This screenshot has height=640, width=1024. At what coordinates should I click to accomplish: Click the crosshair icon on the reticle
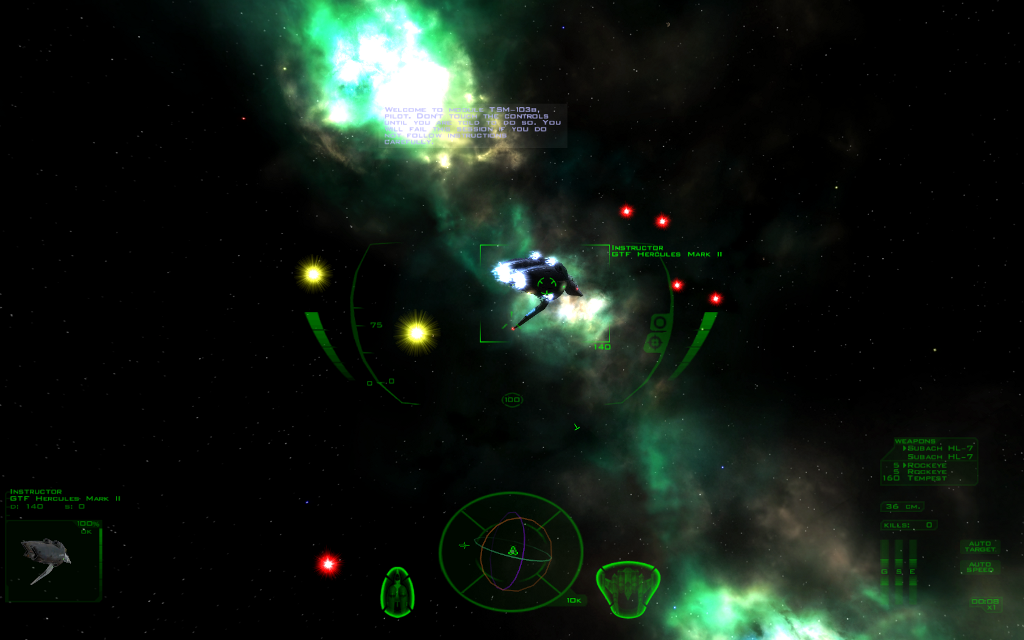[655, 343]
